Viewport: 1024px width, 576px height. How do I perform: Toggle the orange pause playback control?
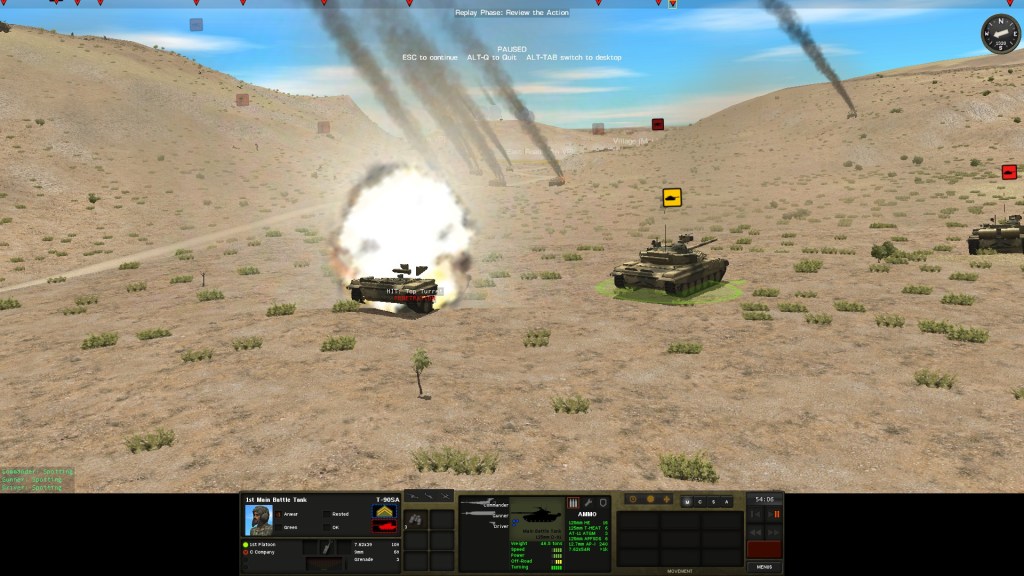pos(776,514)
